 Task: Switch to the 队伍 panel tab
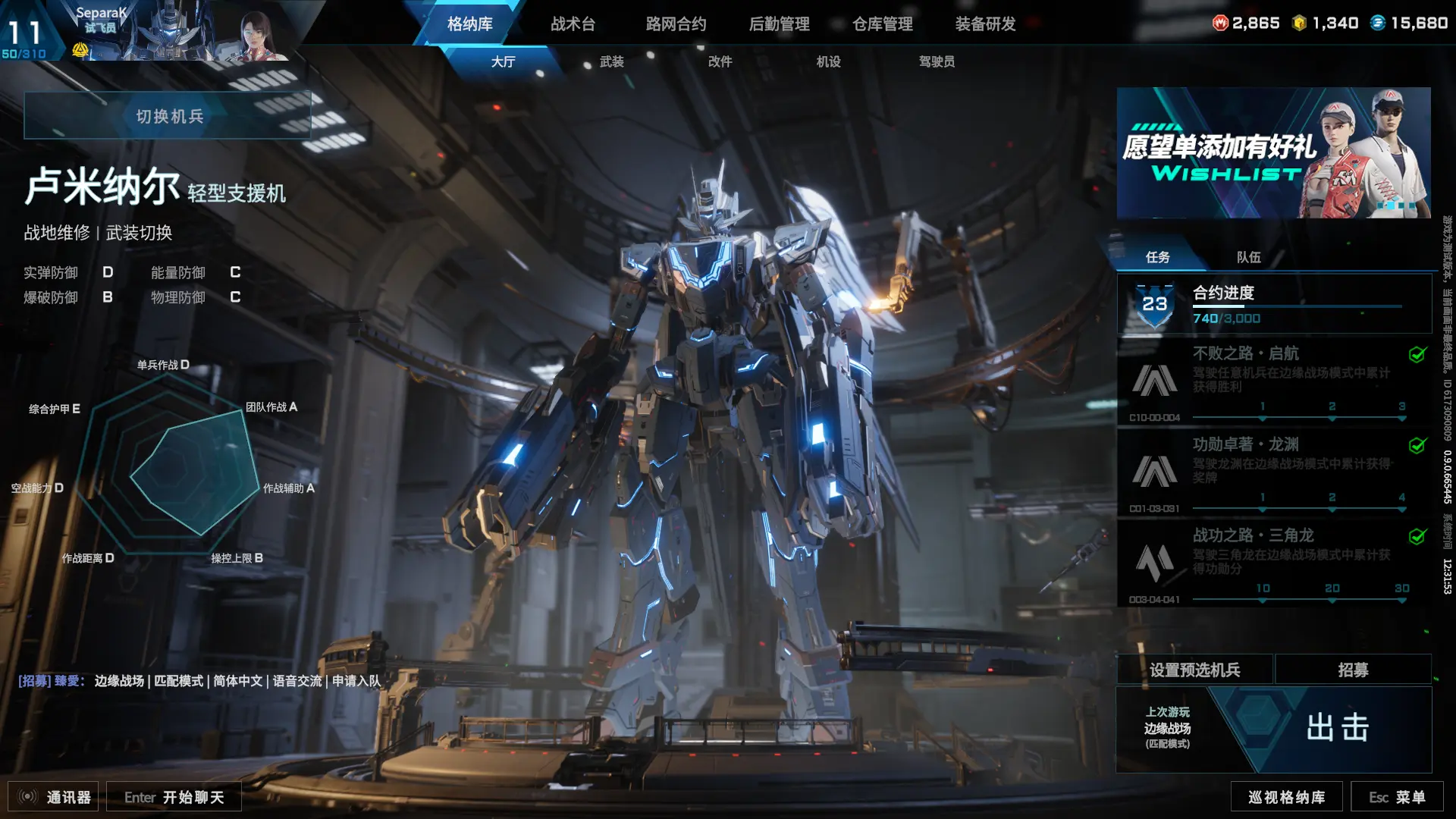1248,258
